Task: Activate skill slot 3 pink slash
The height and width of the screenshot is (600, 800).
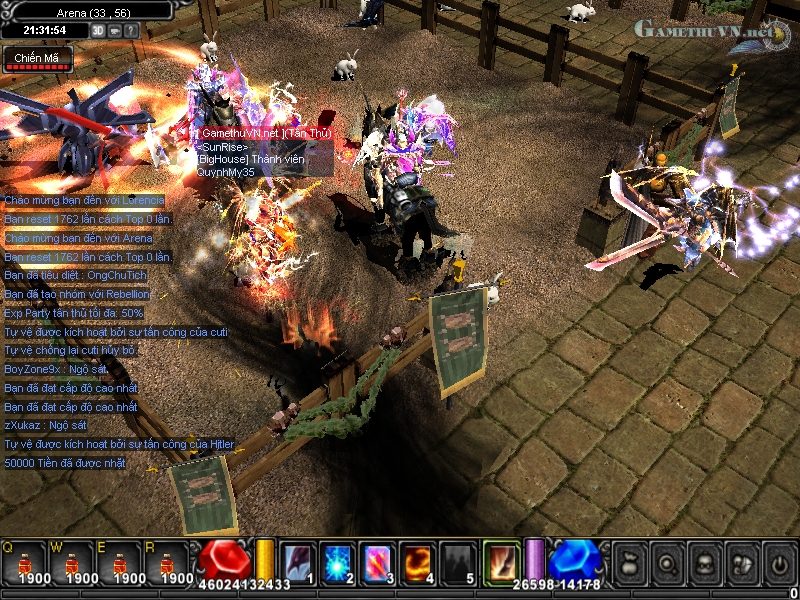Action: pos(378,561)
